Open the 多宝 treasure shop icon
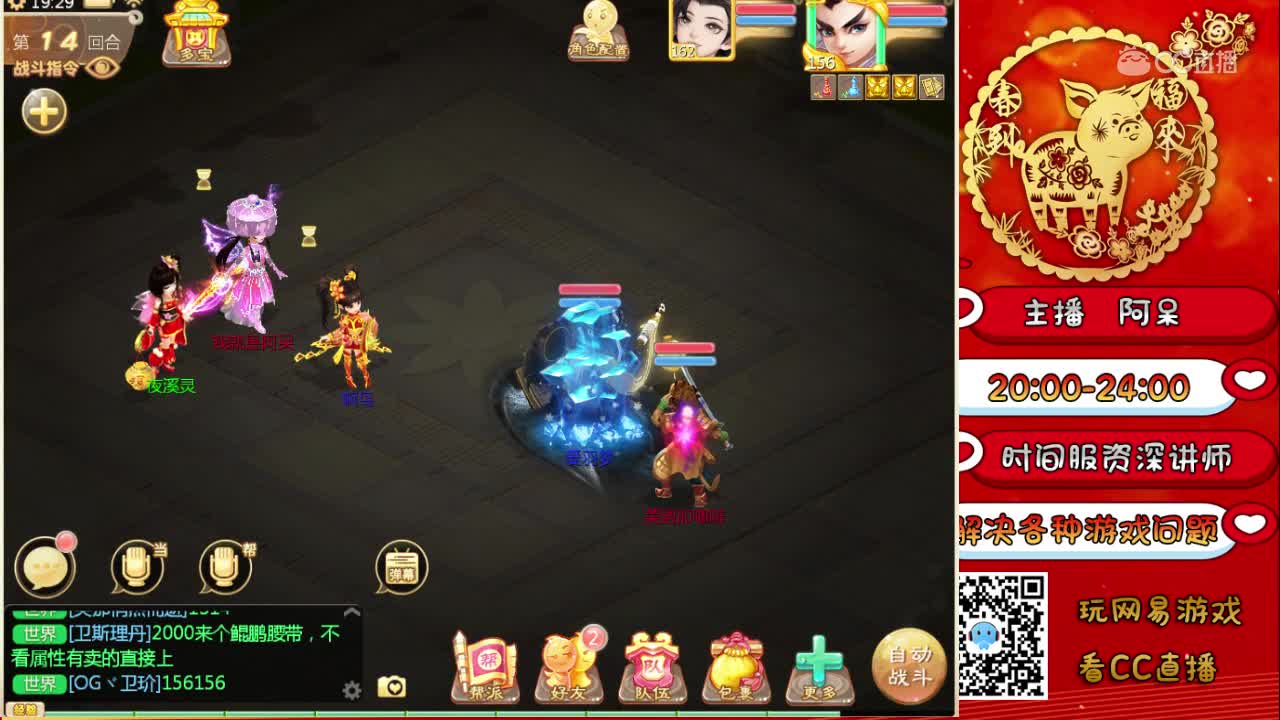The width and height of the screenshot is (1280, 720). coord(196,37)
